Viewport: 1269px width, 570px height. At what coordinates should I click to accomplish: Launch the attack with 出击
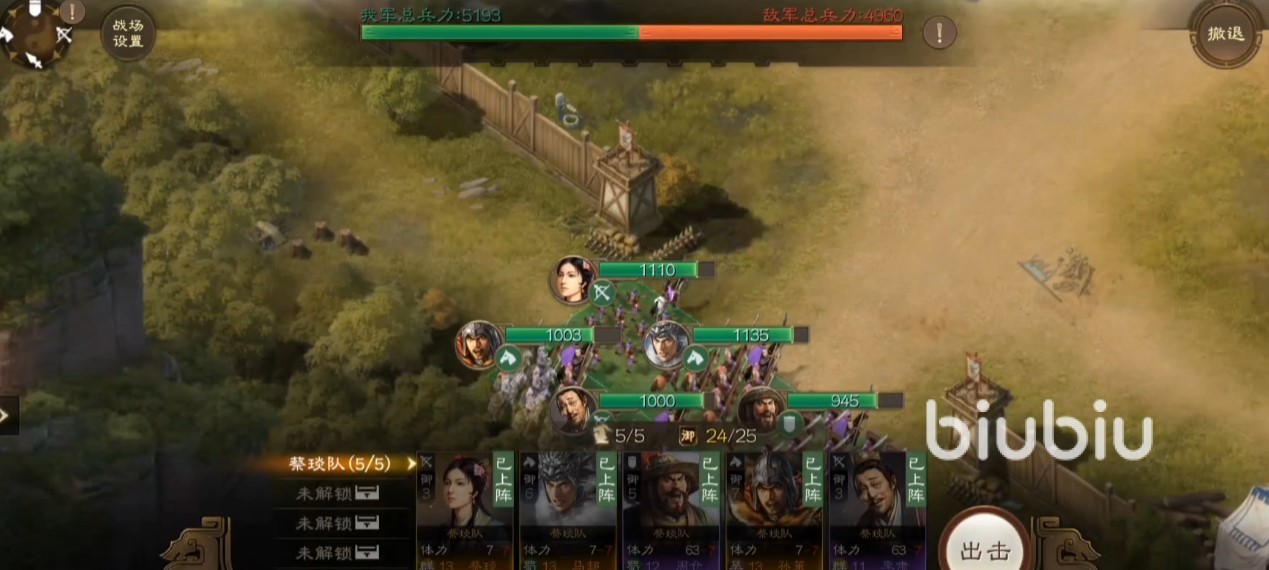[984, 550]
